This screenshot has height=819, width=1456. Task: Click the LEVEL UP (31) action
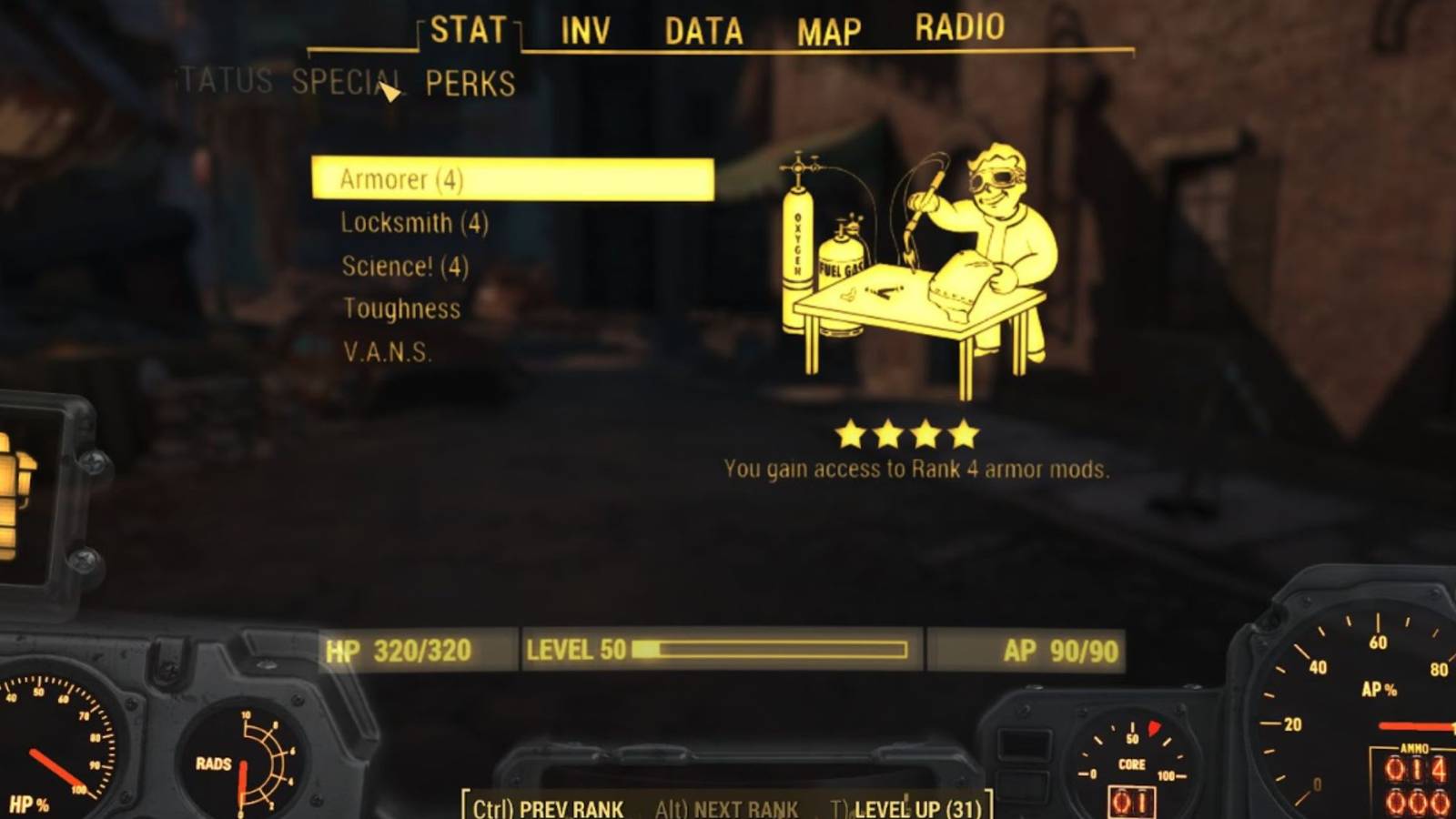pos(910,807)
